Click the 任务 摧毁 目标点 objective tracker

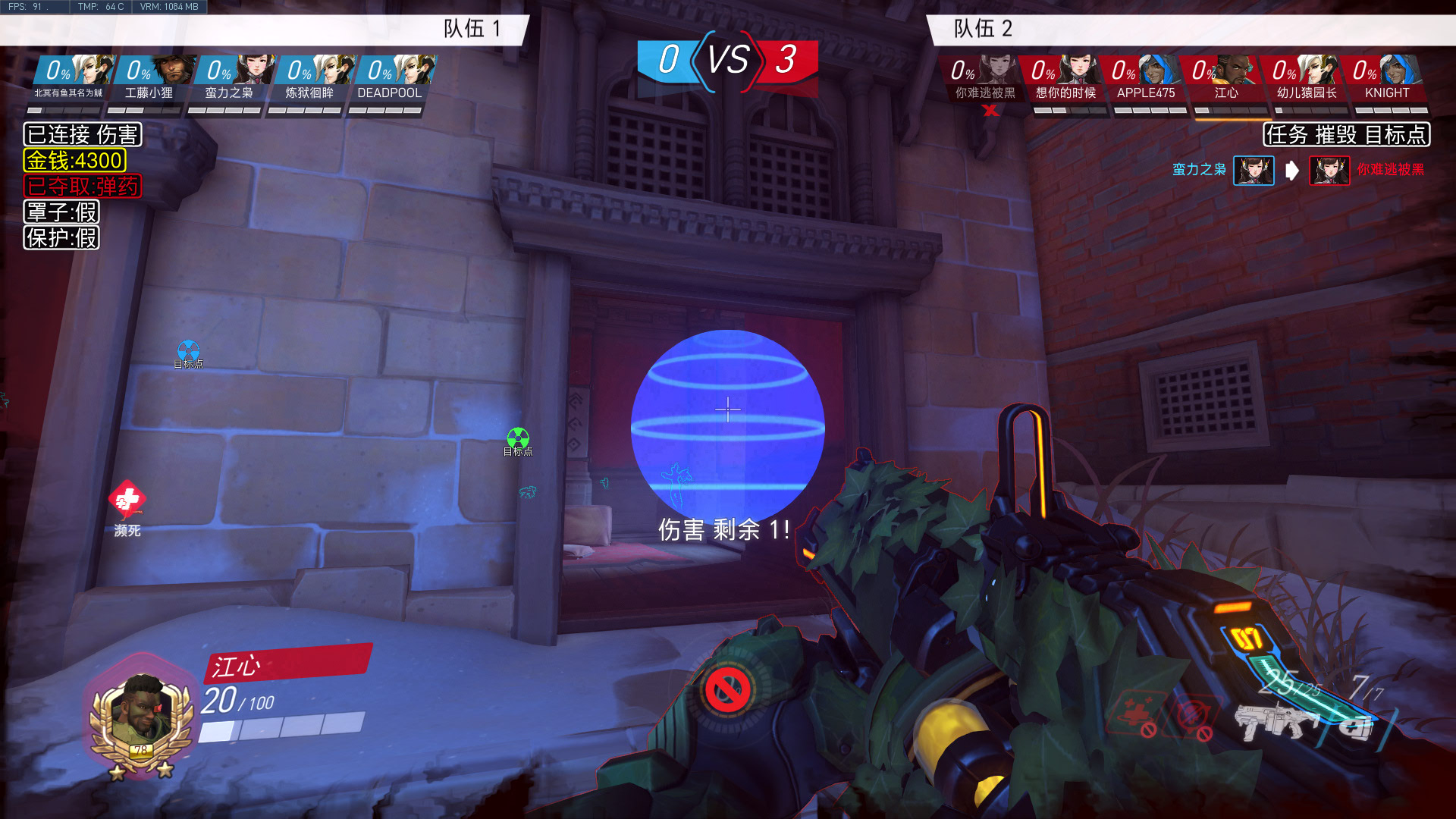1346,135
